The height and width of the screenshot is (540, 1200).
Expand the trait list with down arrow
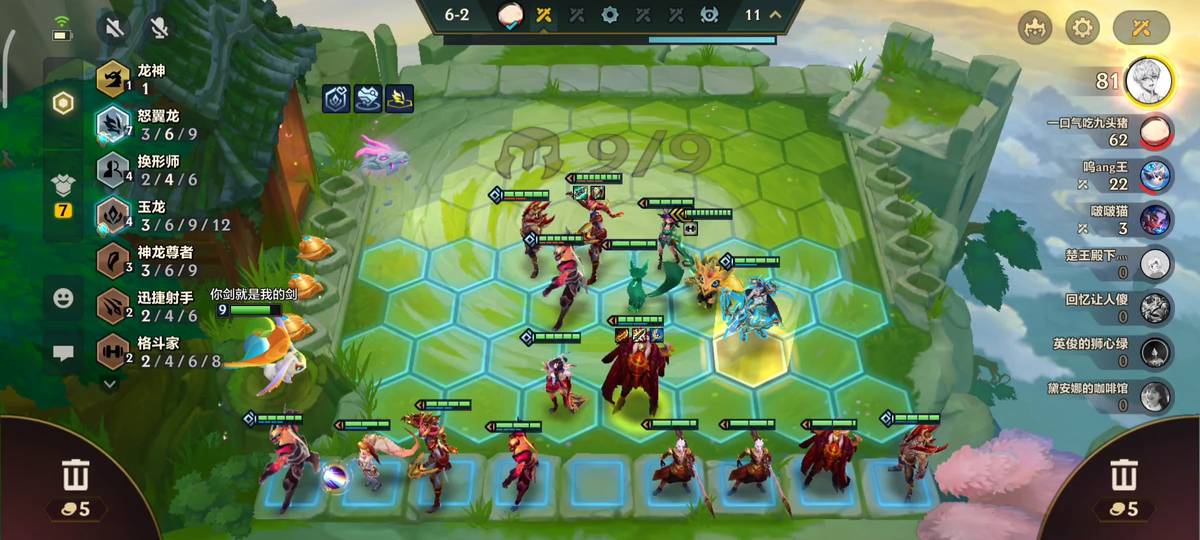(x=110, y=382)
